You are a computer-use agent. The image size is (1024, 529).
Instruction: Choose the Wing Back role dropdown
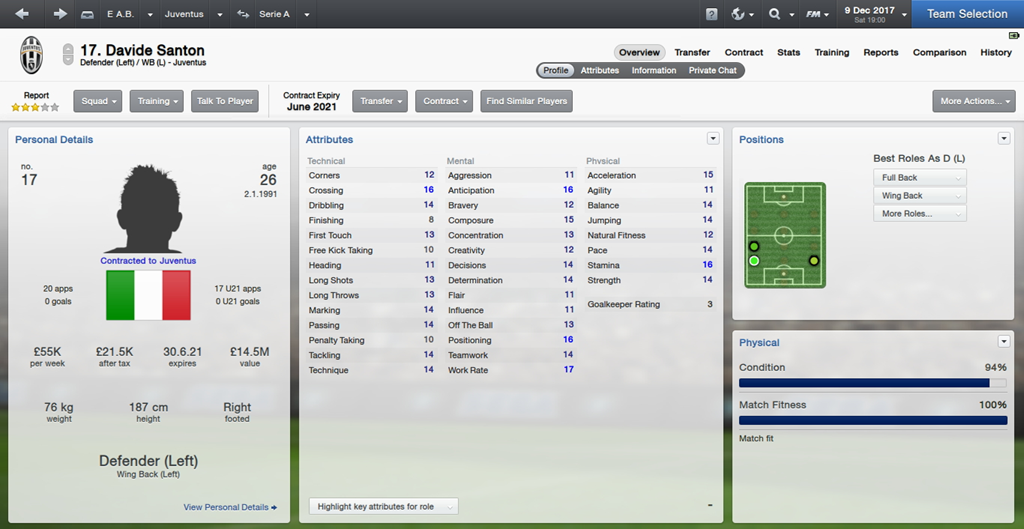[919, 196]
